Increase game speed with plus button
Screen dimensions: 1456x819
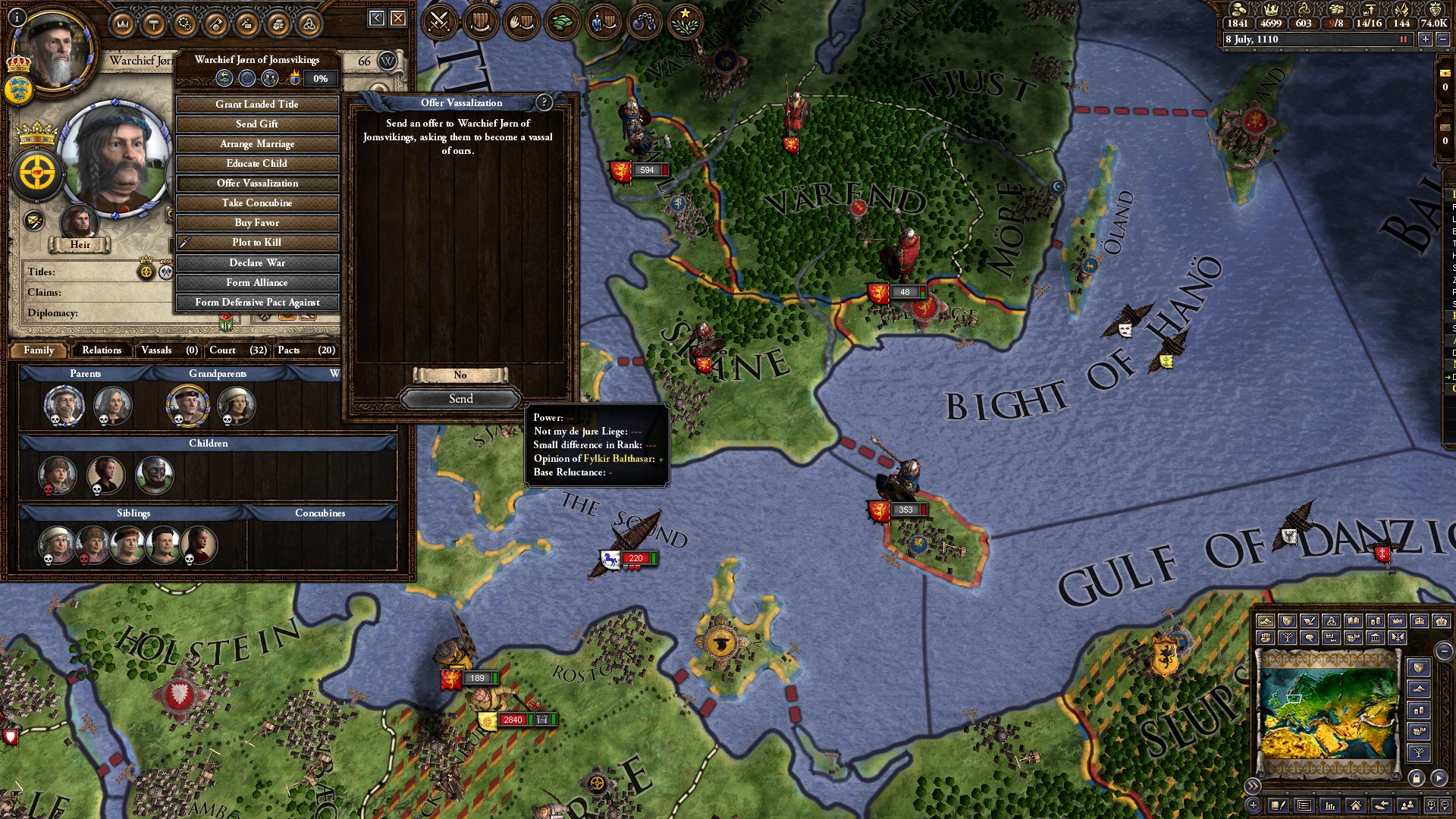(1425, 39)
